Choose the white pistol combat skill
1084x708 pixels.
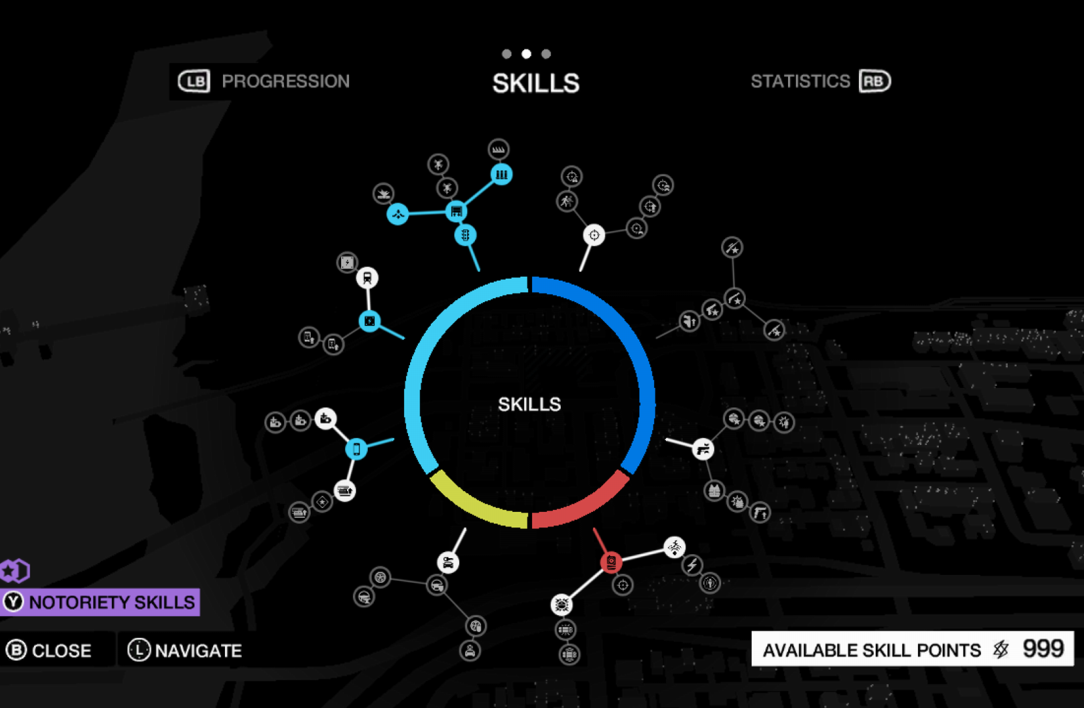703,448
